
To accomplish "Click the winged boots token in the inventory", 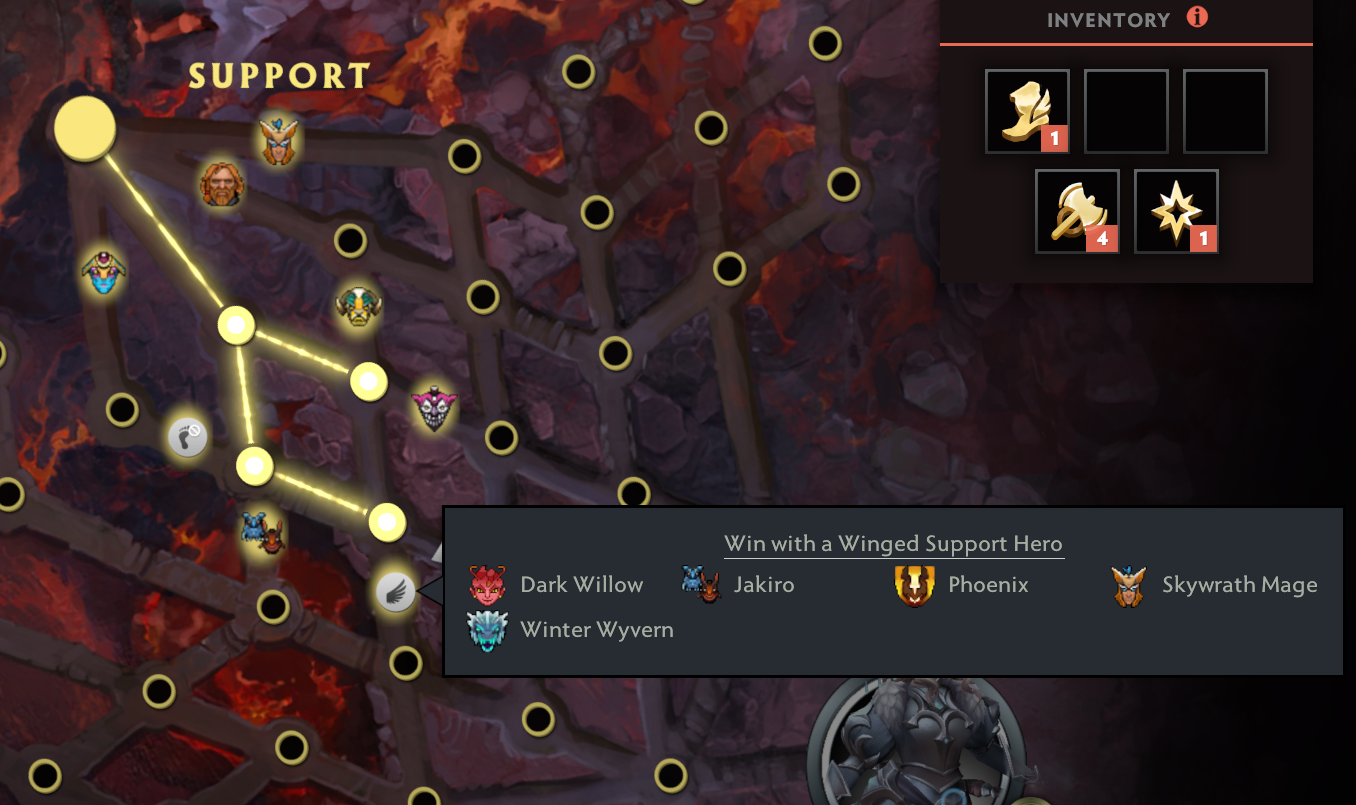I will tap(1027, 110).
